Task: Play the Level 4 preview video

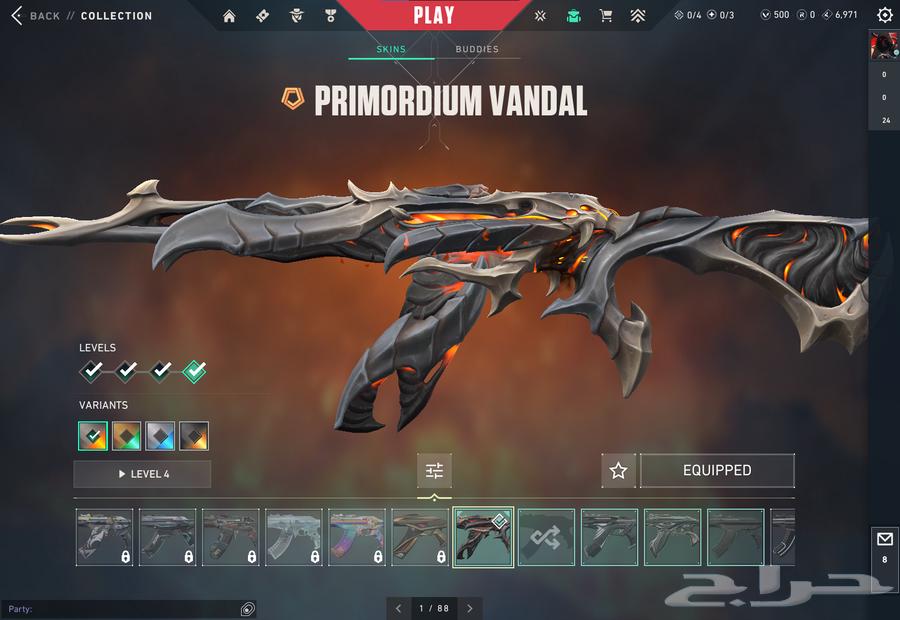Action: tap(142, 474)
